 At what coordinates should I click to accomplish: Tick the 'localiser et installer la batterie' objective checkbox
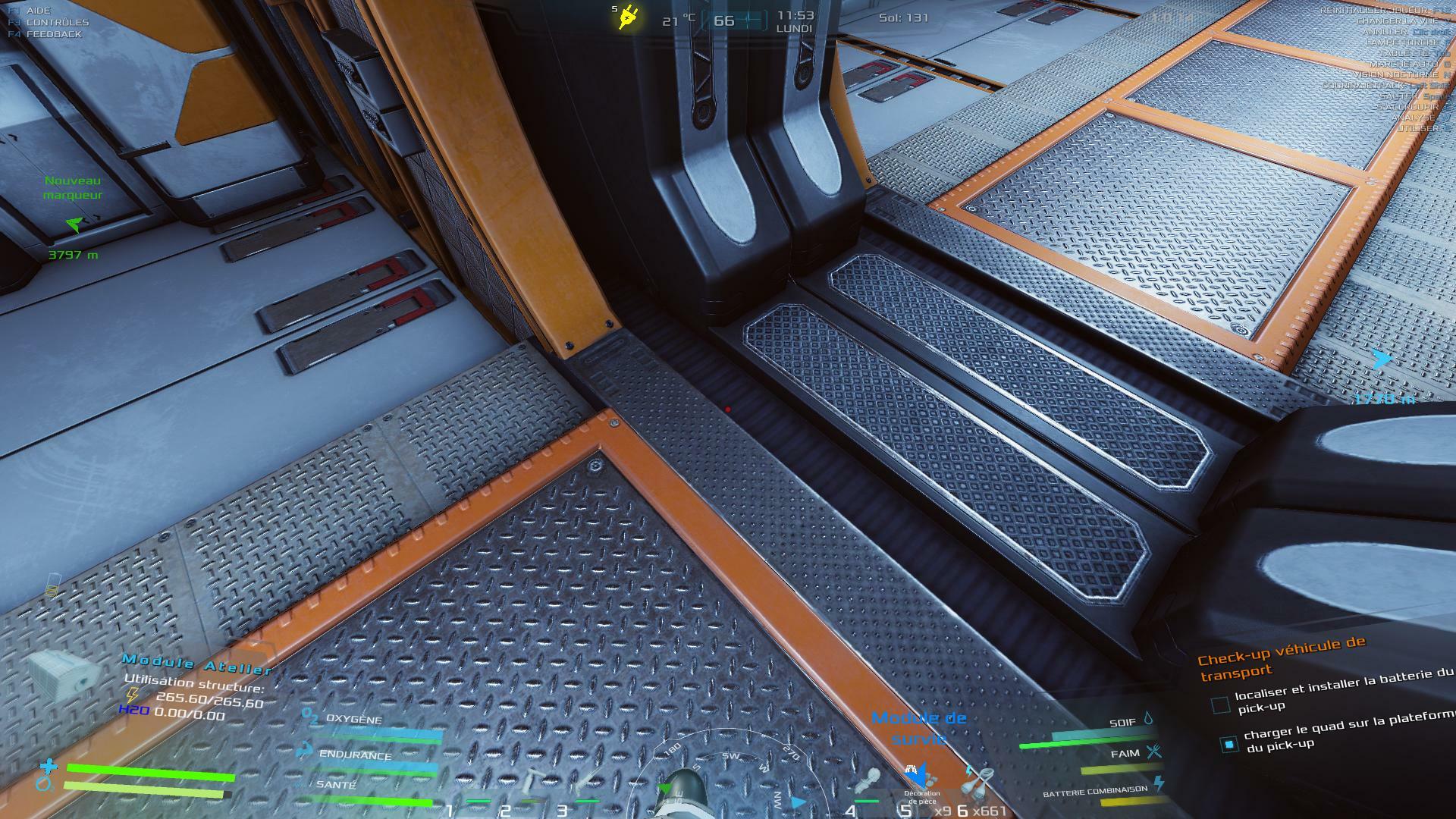[1220, 704]
